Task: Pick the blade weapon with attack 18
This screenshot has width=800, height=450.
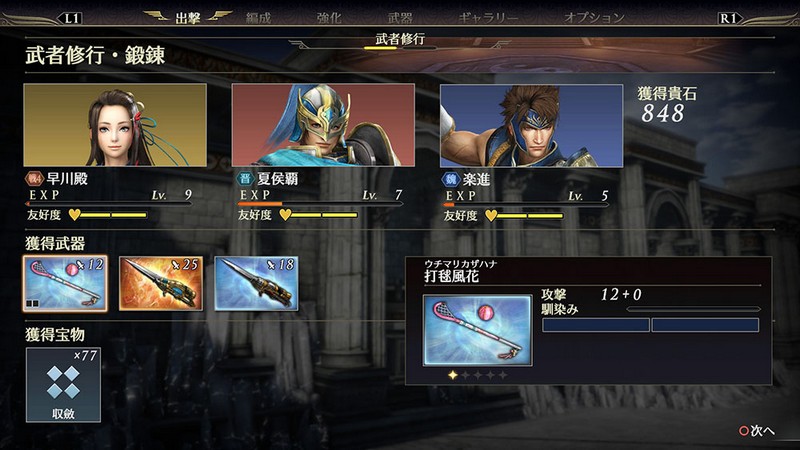Action: click(x=257, y=283)
